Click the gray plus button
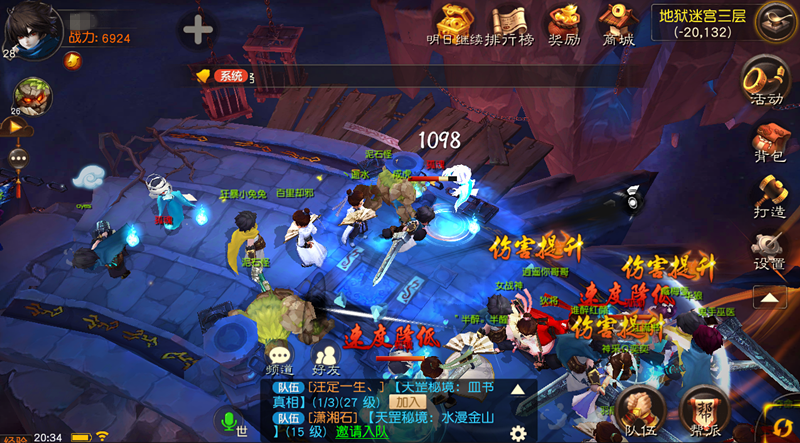Viewport: 800px width, 443px height. pos(197,30)
